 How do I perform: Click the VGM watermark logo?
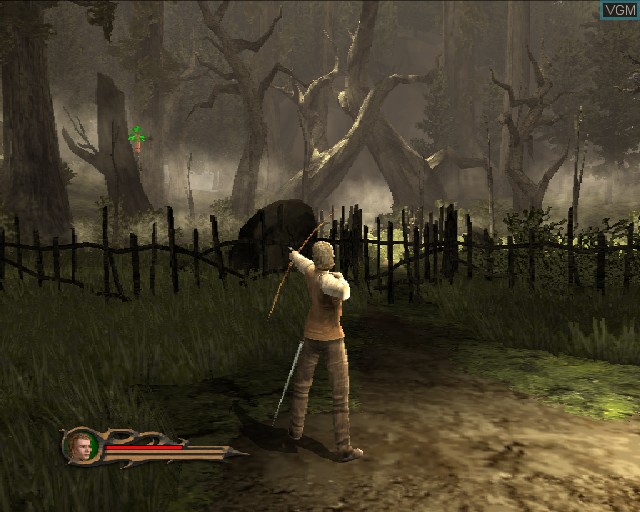tap(619, 10)
